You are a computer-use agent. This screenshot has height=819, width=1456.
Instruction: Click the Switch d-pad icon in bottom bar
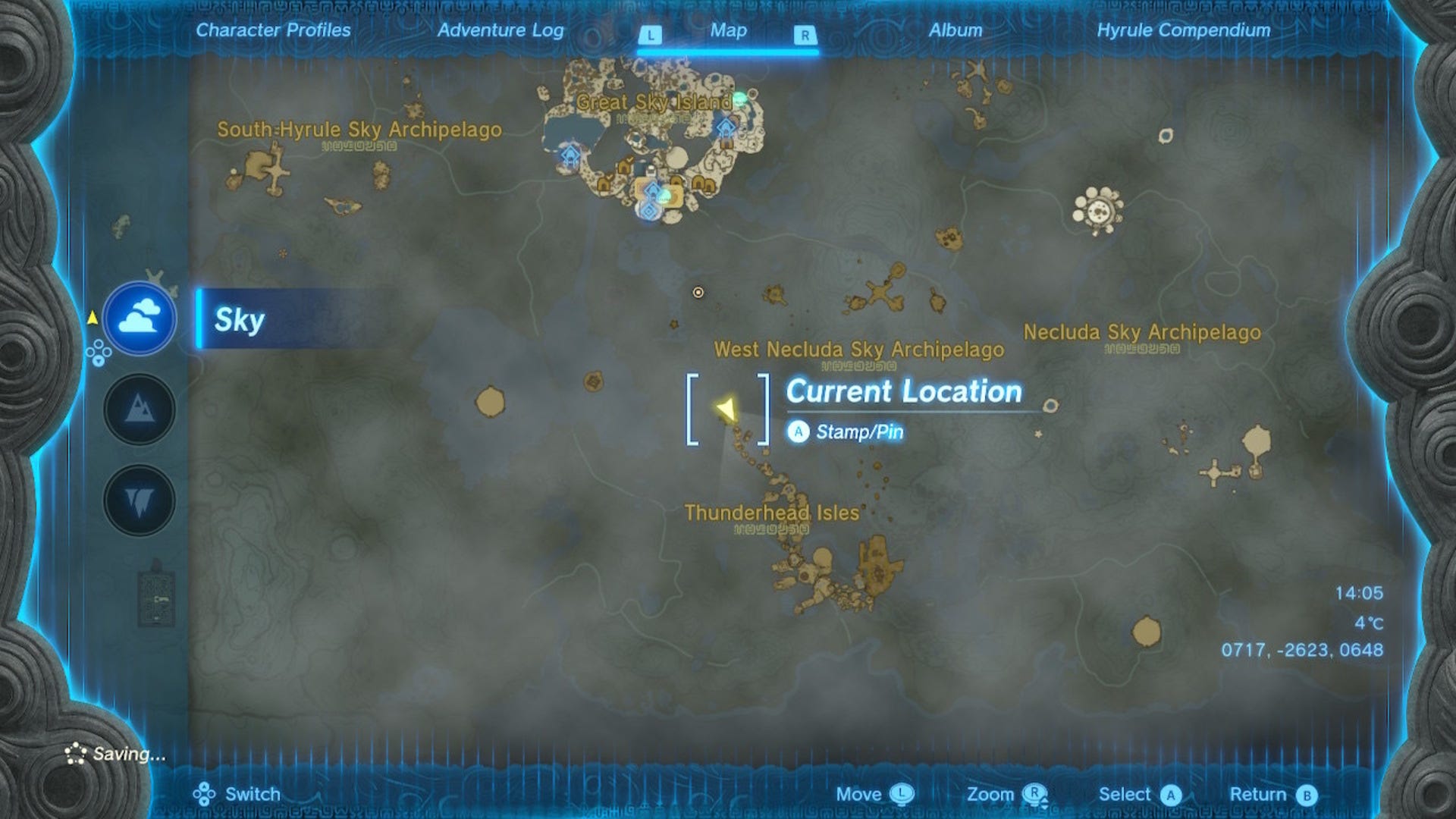(x=203, y=793)
